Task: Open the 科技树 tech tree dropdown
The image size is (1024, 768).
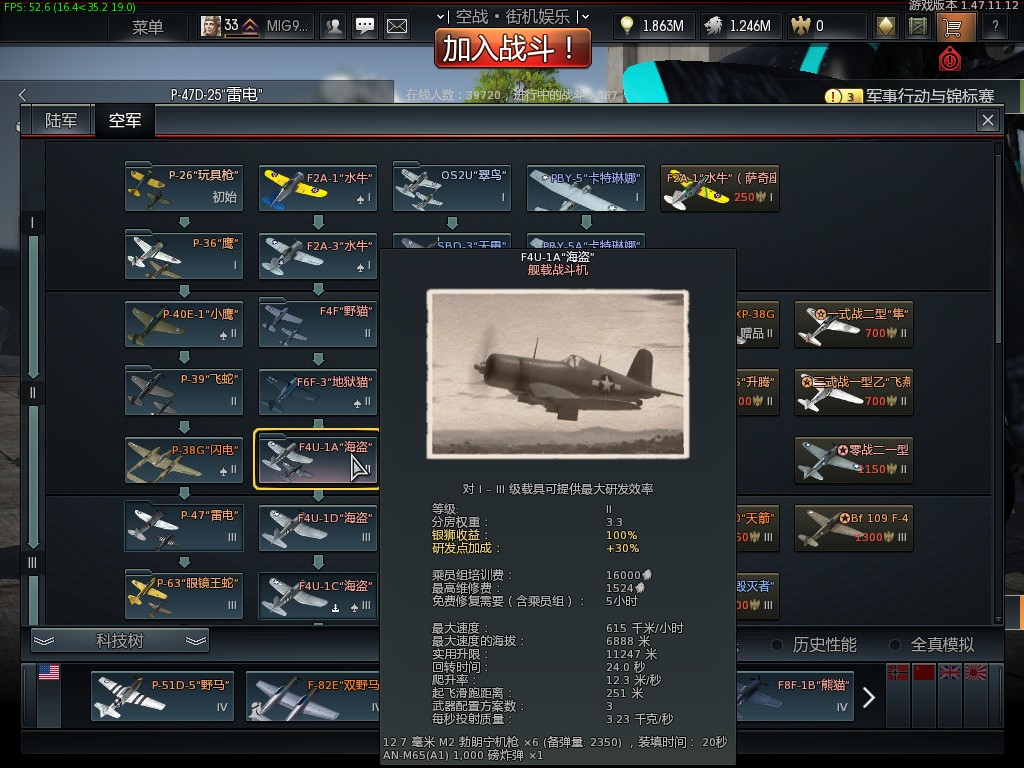Action: pos(120,641)
